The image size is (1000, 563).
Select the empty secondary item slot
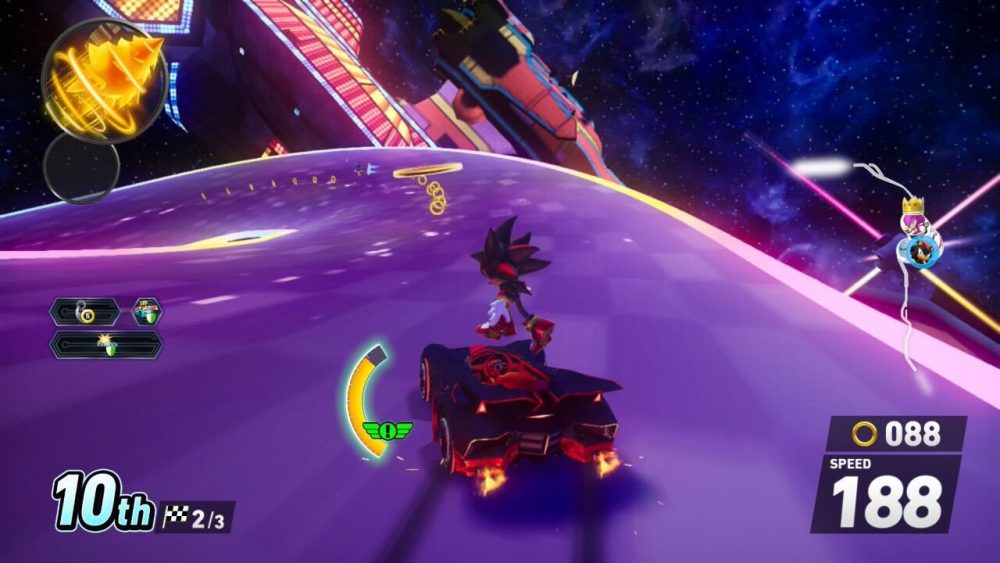pyautogui.click(x=80, y=166)
